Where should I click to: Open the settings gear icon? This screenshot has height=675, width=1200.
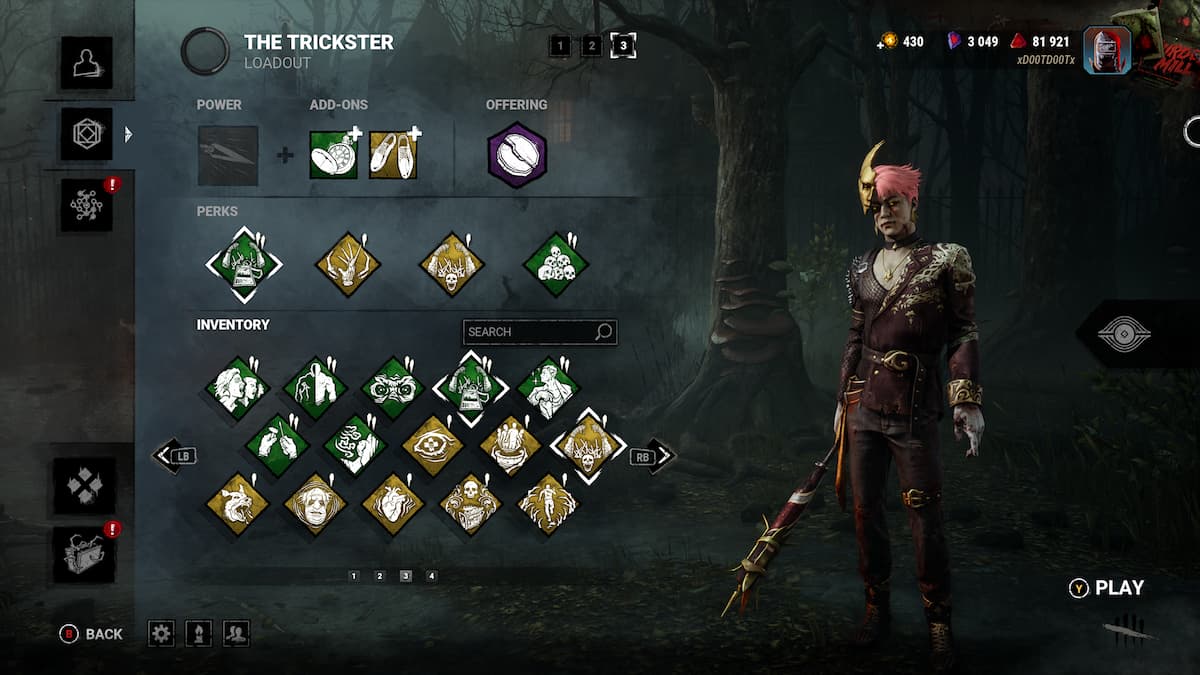click(x=161, y=633)
